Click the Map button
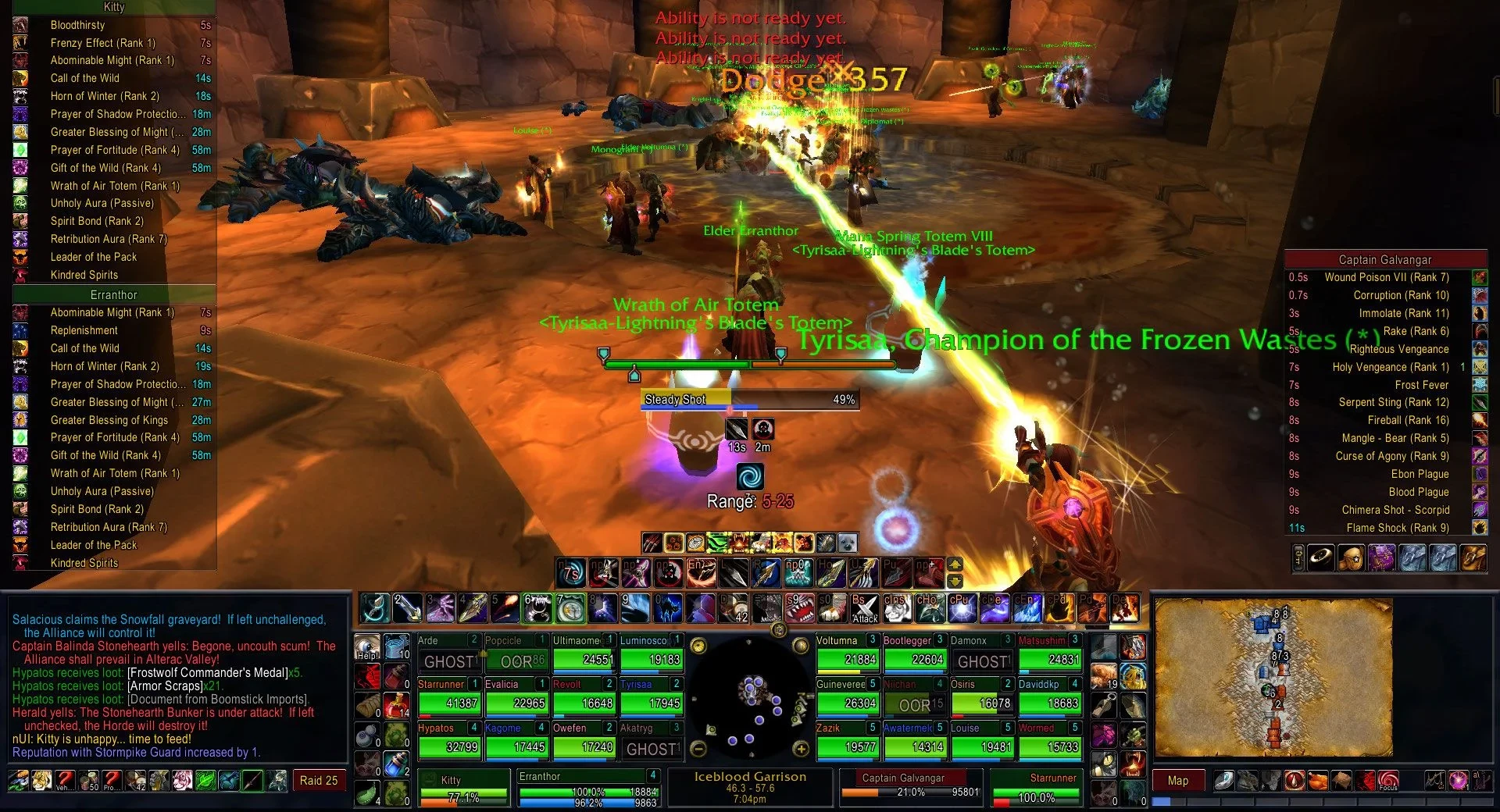This screenshot has height=812, width=1500. (x=1177, y=781)
